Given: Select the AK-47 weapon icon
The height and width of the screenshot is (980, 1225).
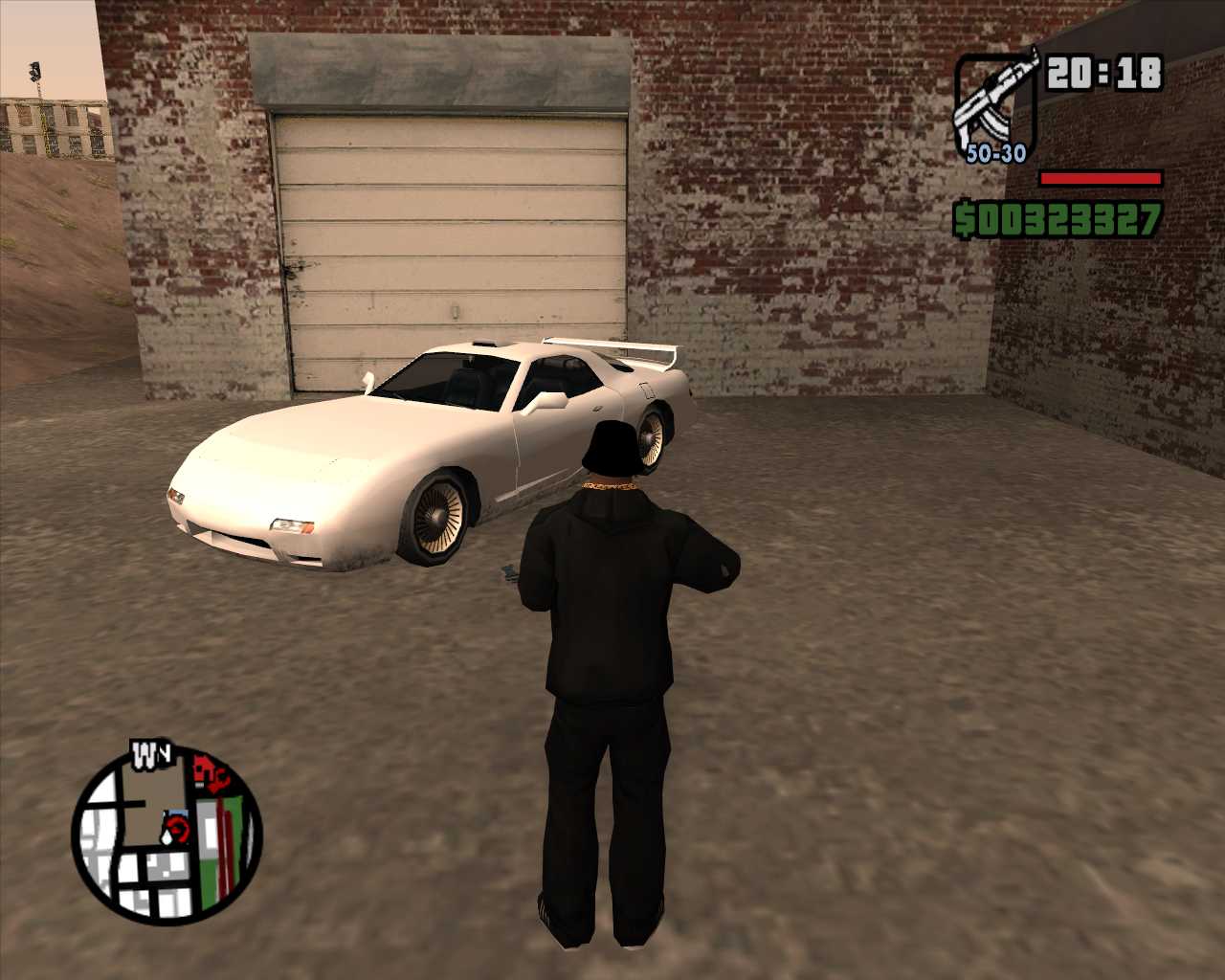Looking at the screenshot, I should coord(995,105).
